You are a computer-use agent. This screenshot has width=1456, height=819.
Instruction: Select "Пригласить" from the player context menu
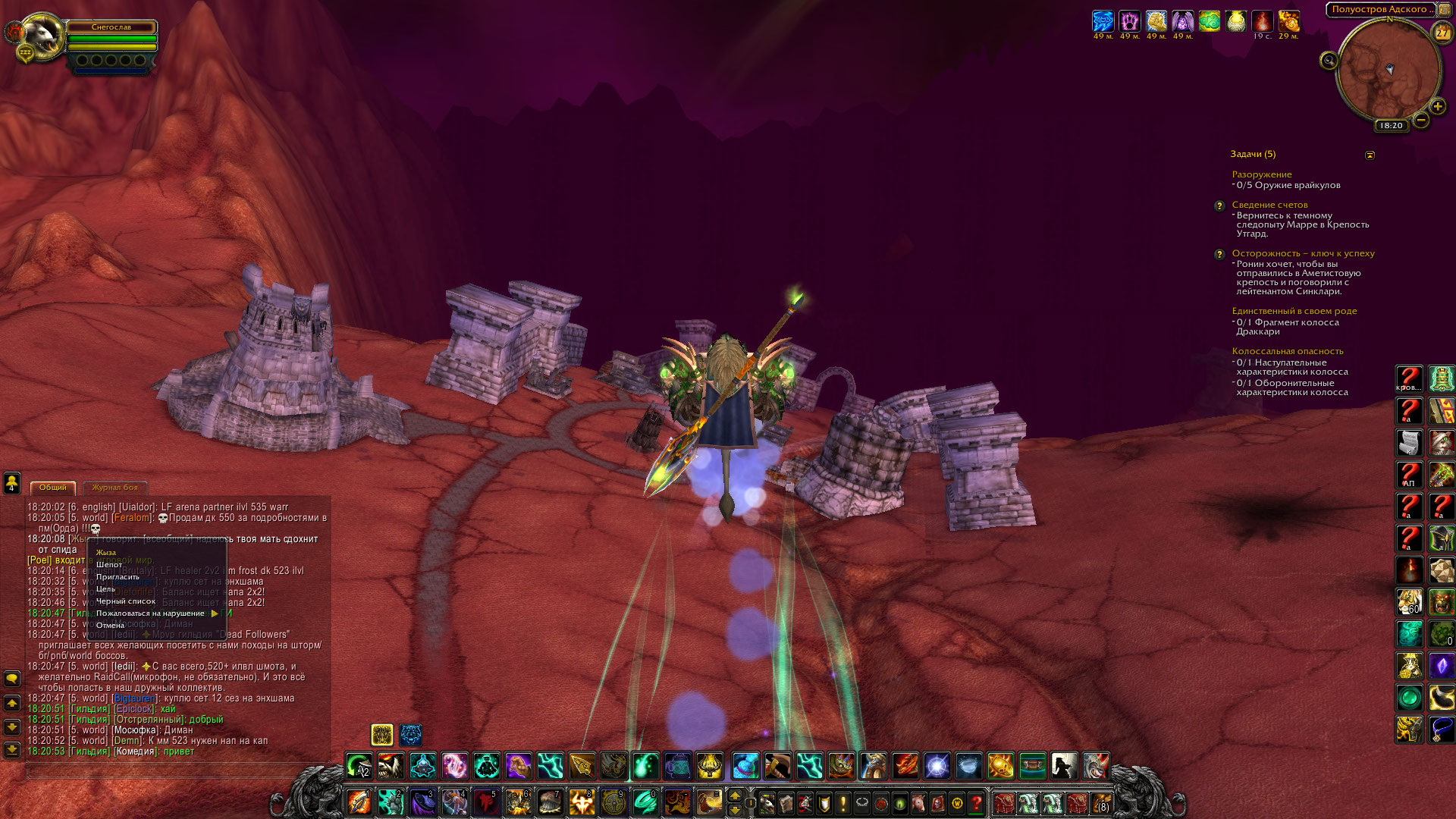[x=118, y=577]
